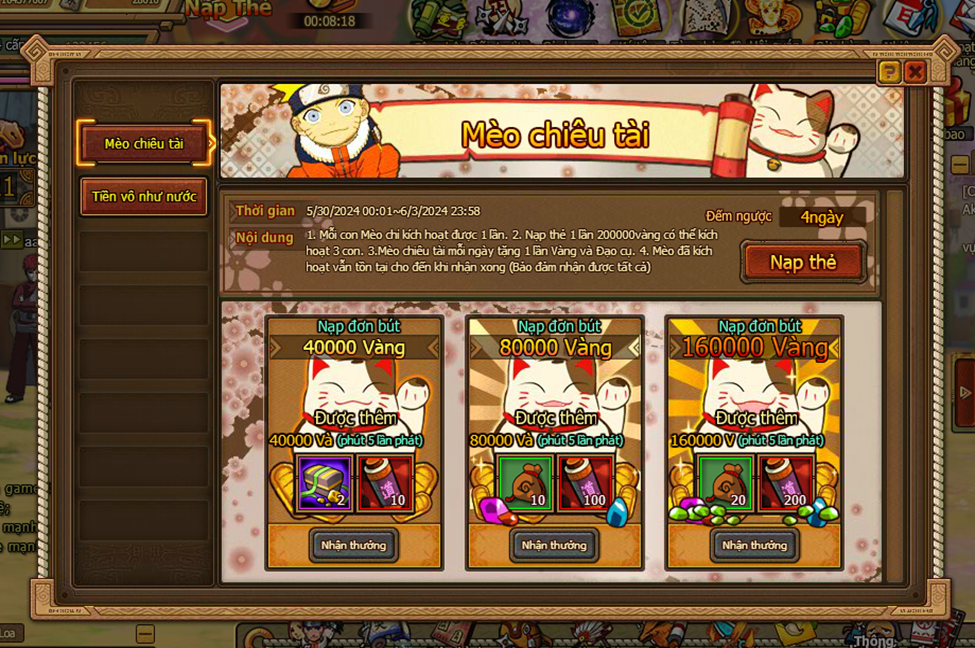Inspect the money bag item with quantity 20
This screenshot has height=648, width=975.
[x=724, y=484]
